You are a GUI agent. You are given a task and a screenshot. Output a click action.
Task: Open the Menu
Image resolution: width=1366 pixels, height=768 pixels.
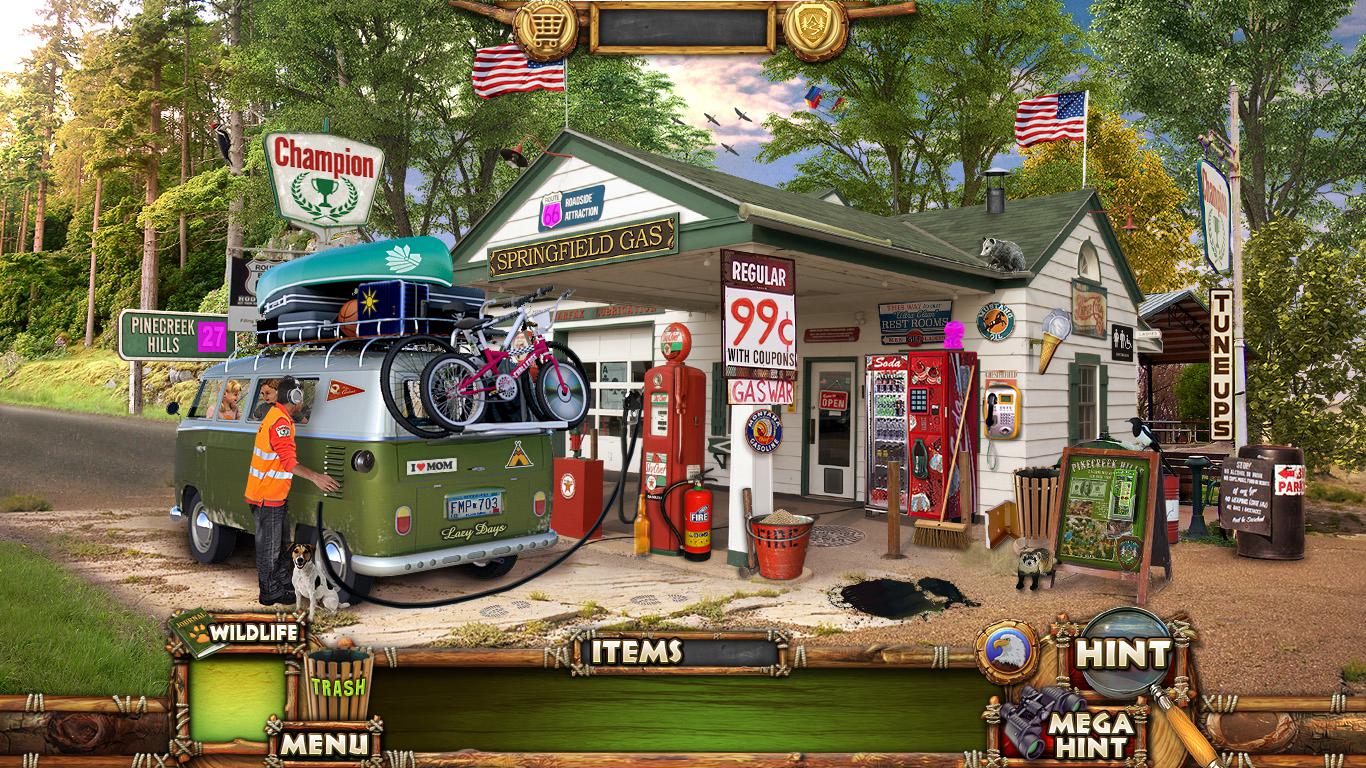click(x=323, y=743)
